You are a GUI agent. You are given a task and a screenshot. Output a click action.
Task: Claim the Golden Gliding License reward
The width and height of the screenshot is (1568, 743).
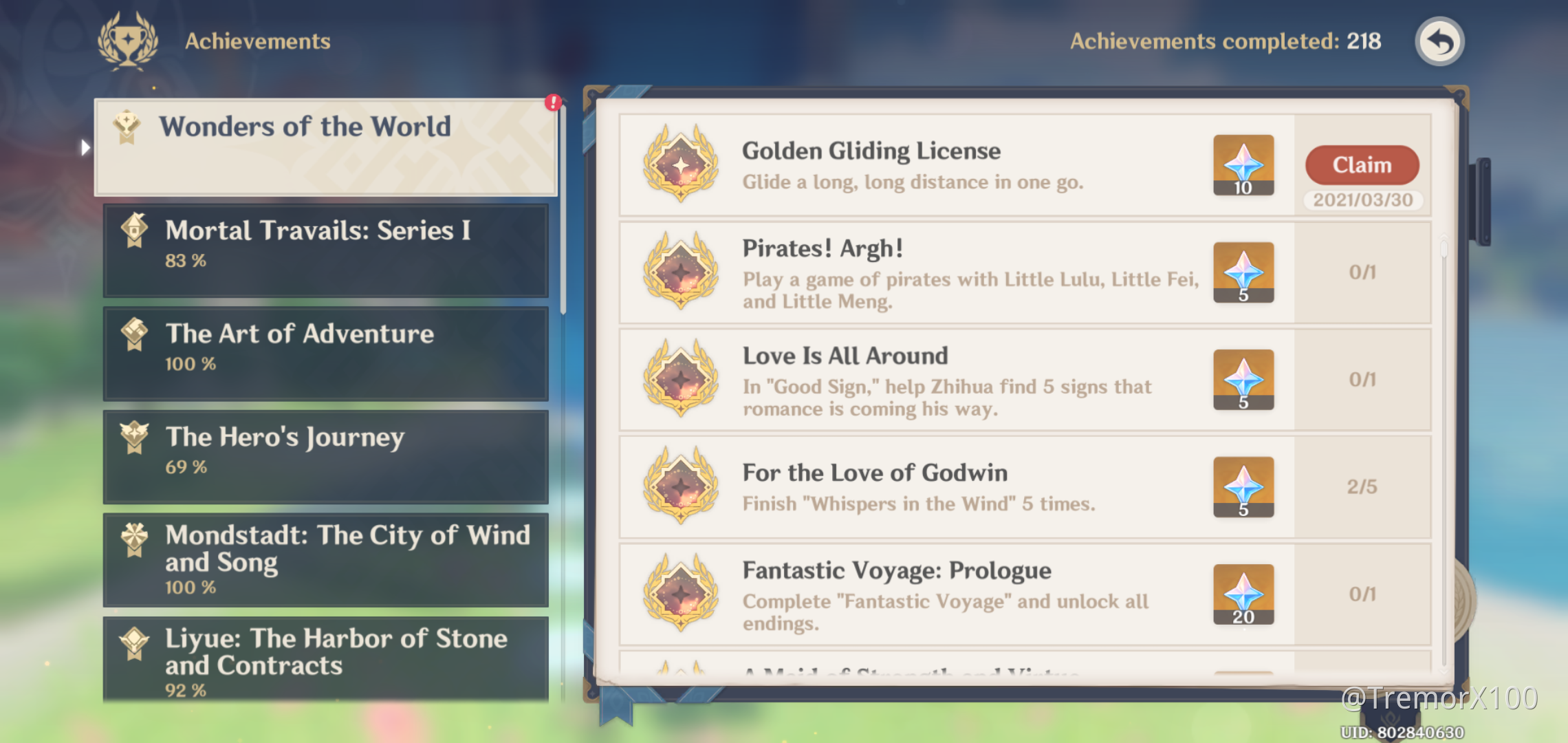1362,165
